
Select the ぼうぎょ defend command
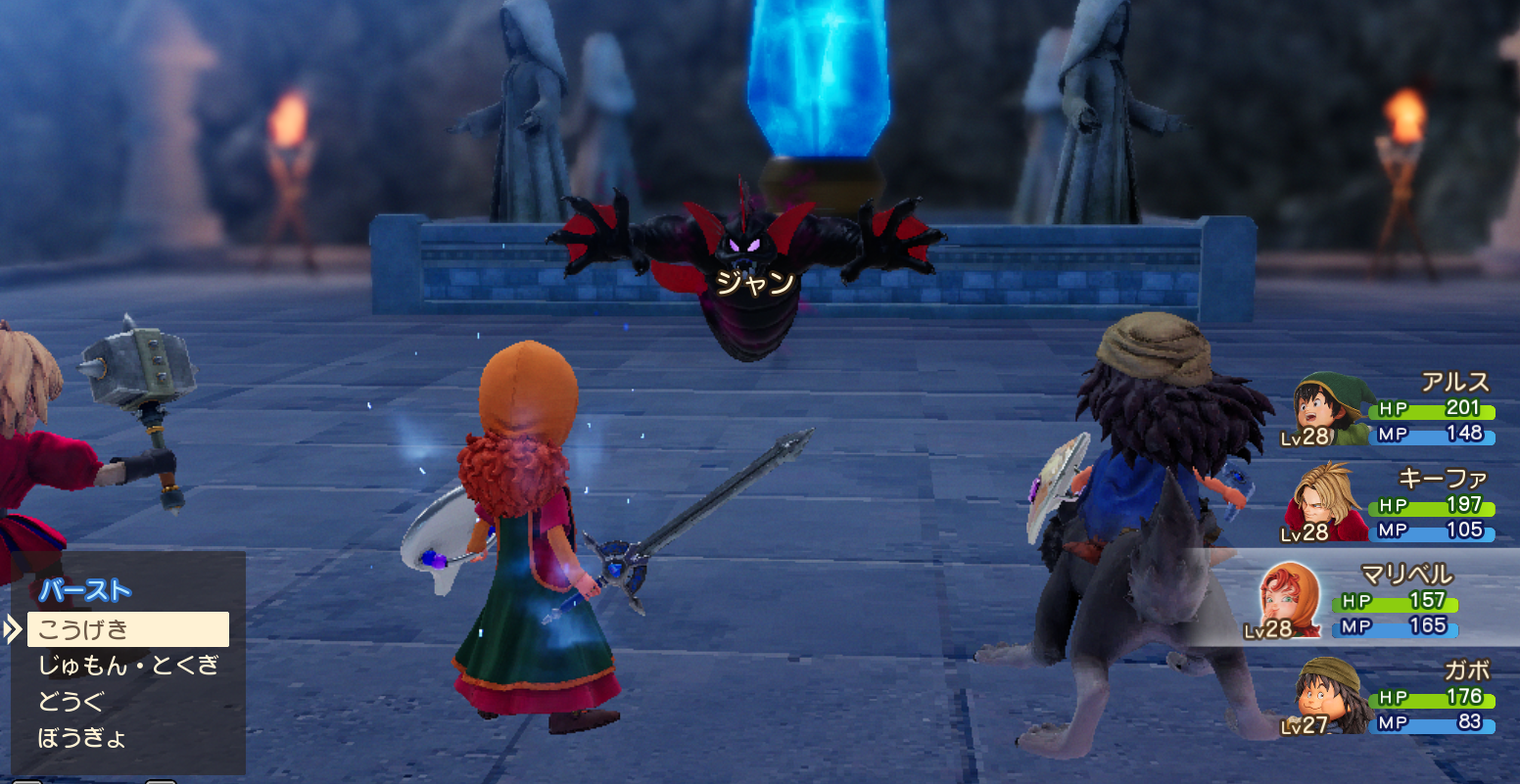(82, 737)
